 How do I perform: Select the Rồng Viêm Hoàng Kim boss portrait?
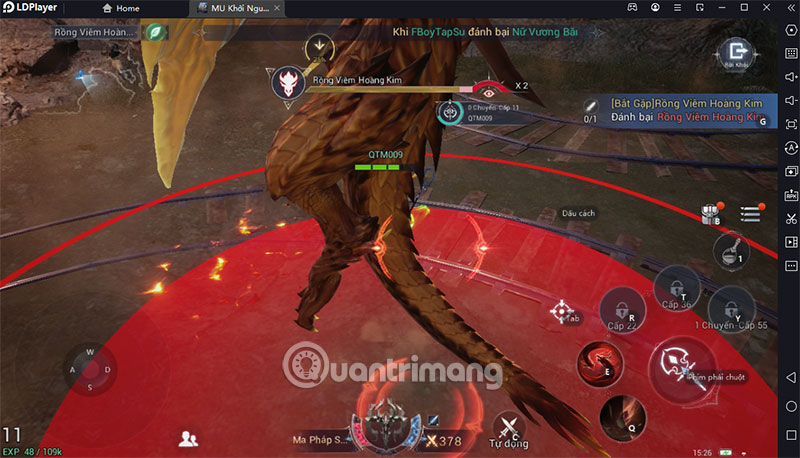[288, 84]
